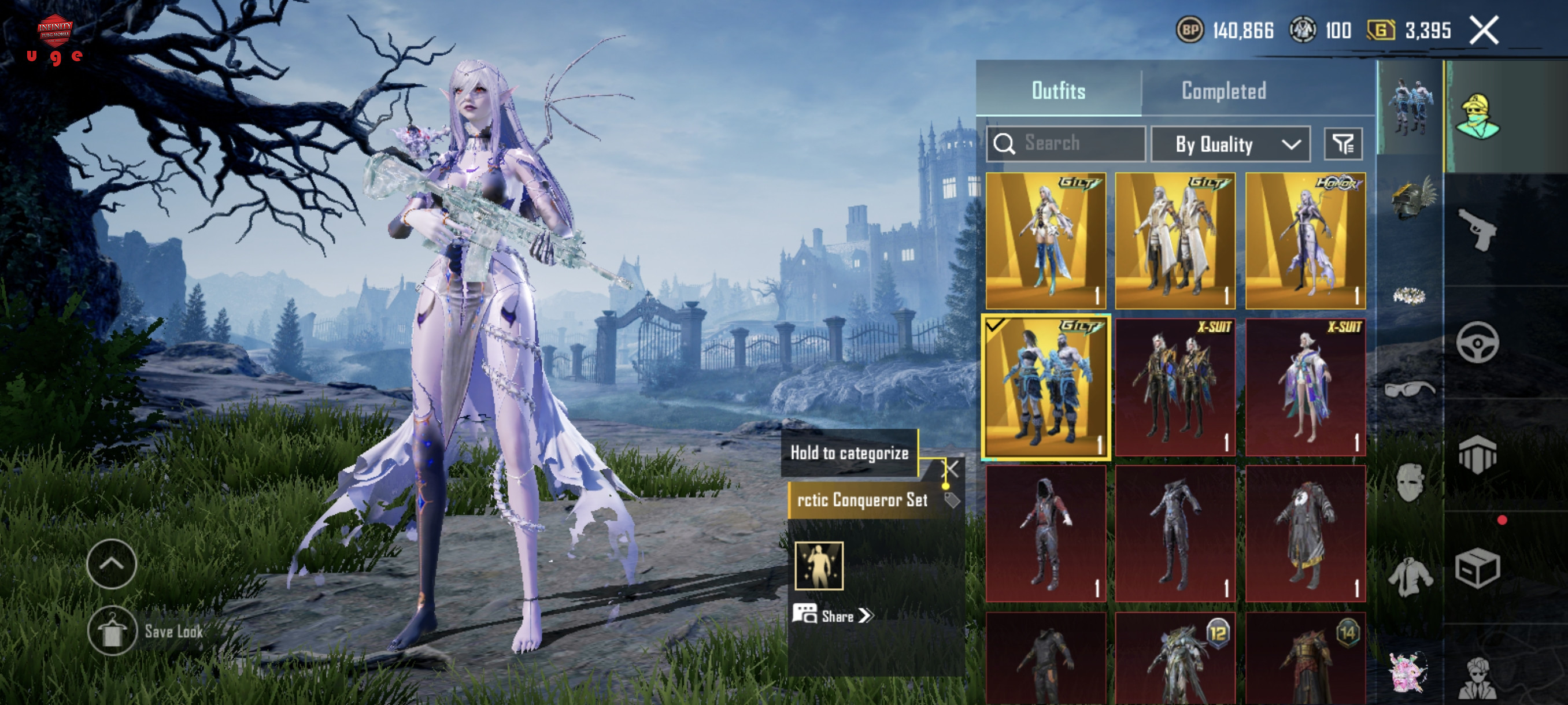Choose the Honor-tagged outfit tile
The image size is (1568, 705).
click(1305, 241)
